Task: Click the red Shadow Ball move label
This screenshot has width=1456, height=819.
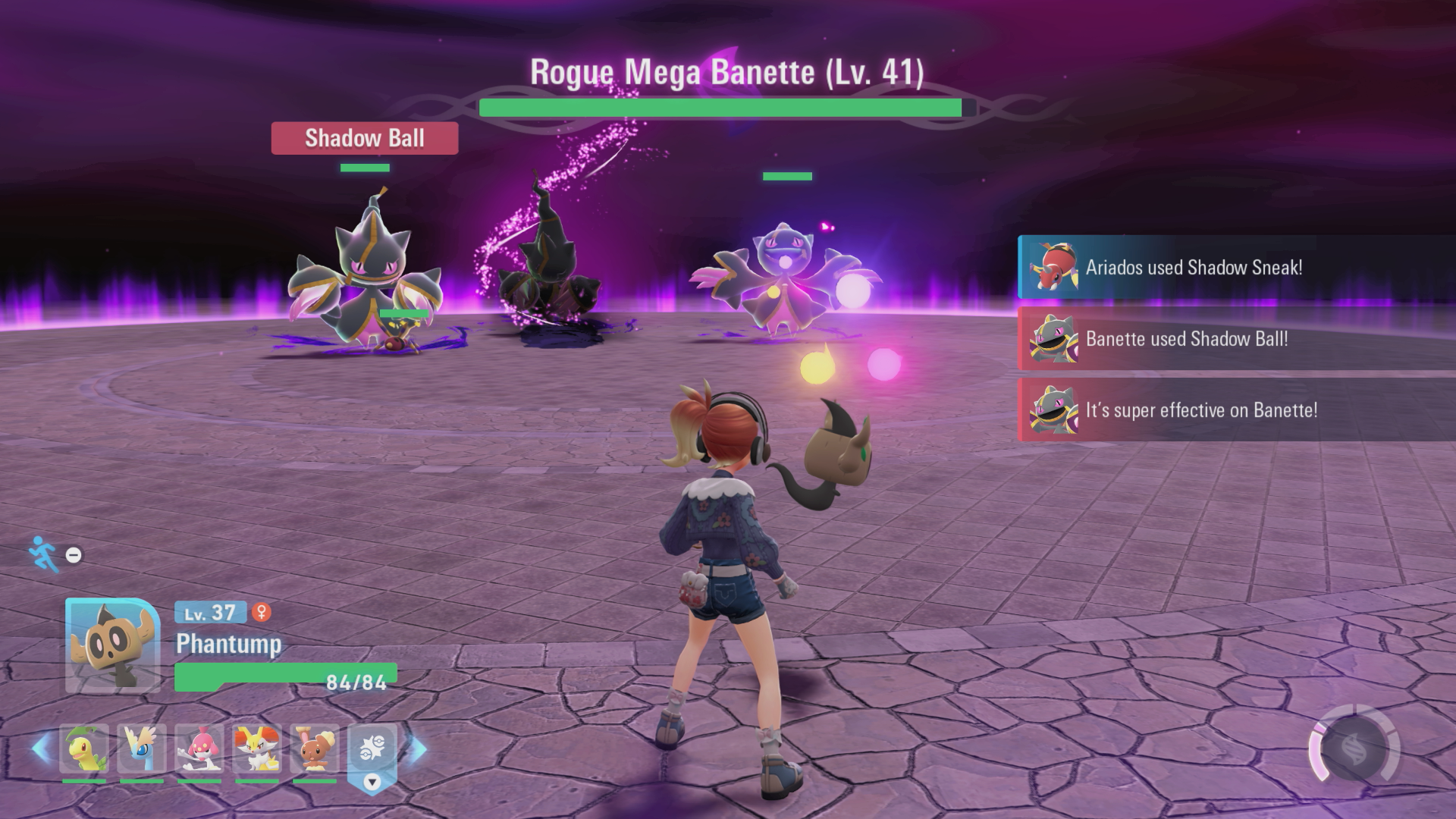Action: (365, 138)
